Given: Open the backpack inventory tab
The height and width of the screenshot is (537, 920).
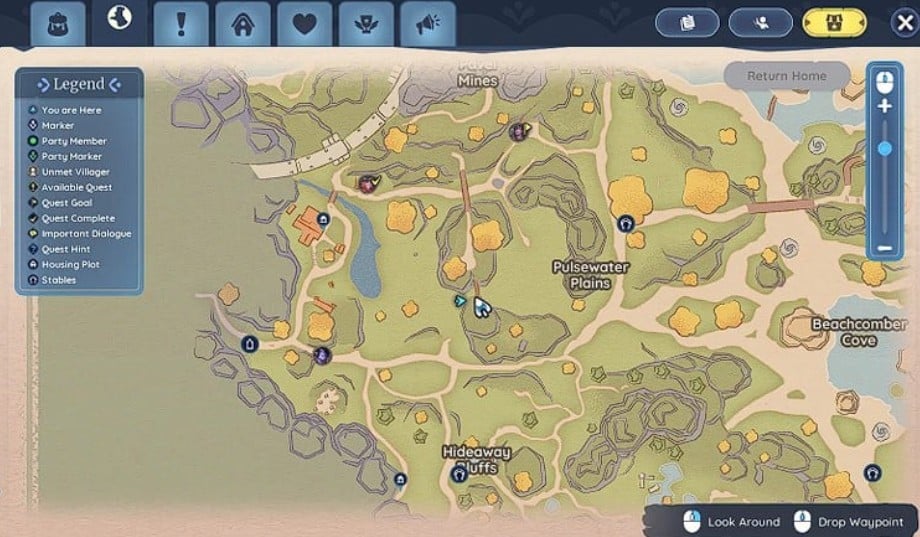Looking at the screenshot, I should click(x=59, y=23).
